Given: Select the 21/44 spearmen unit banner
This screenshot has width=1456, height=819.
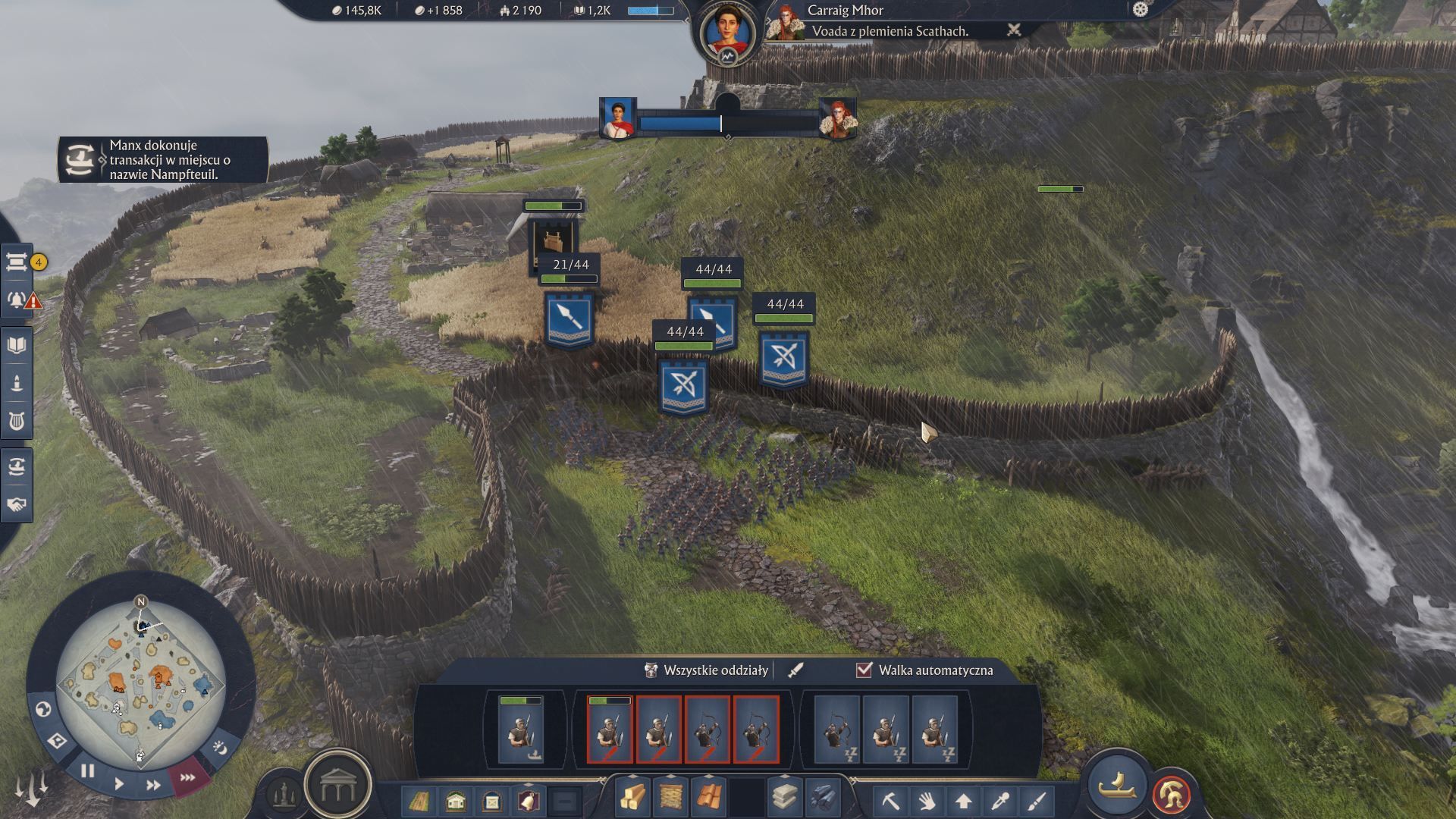Looking at the screenshot, I should coord(570,320).
